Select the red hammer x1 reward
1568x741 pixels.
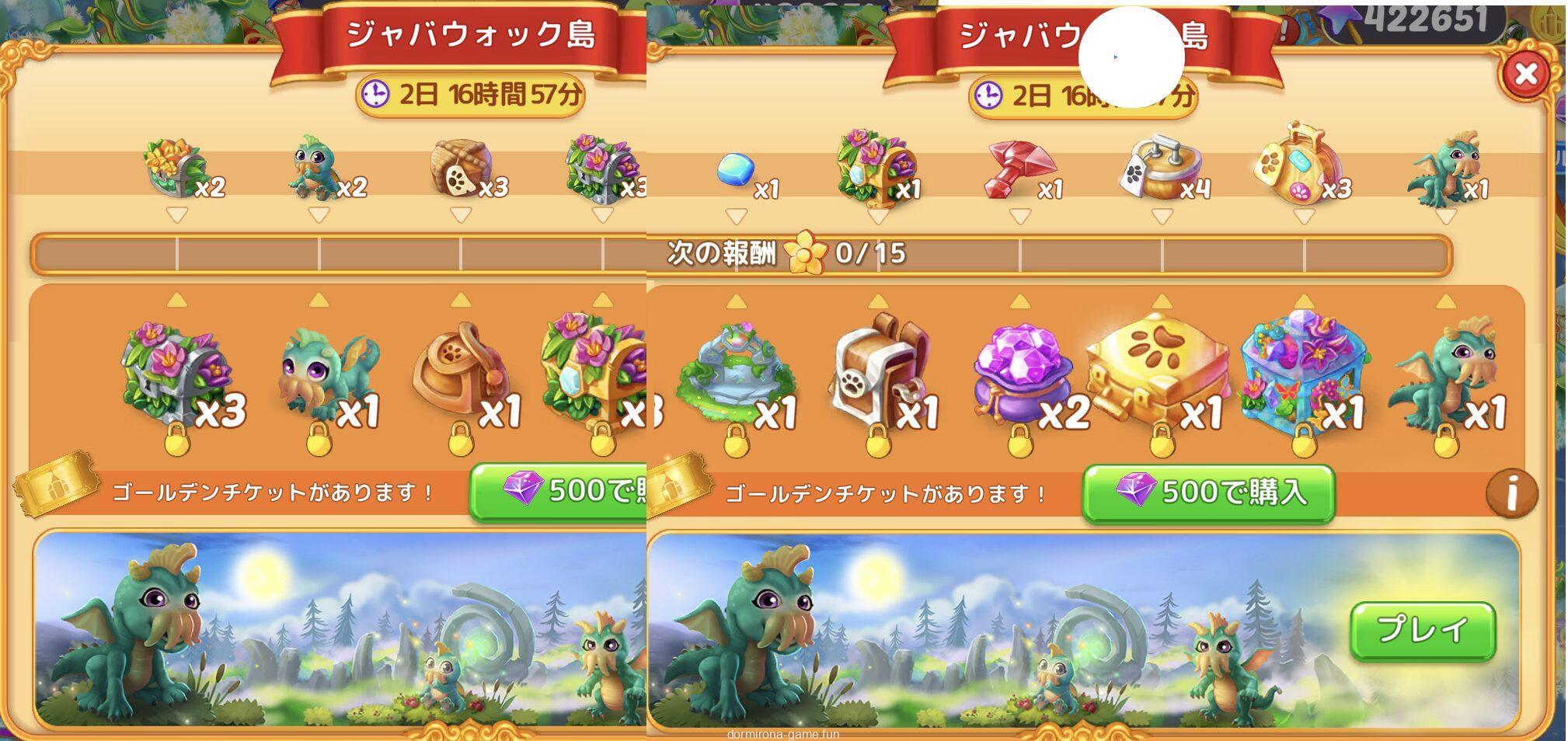pyautogui.click(x=1019, y=171)
